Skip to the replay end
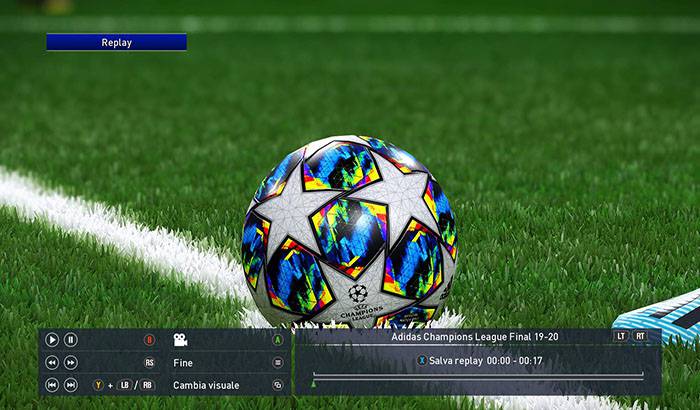Screen dimensions: 700x410 pos(71,385)
